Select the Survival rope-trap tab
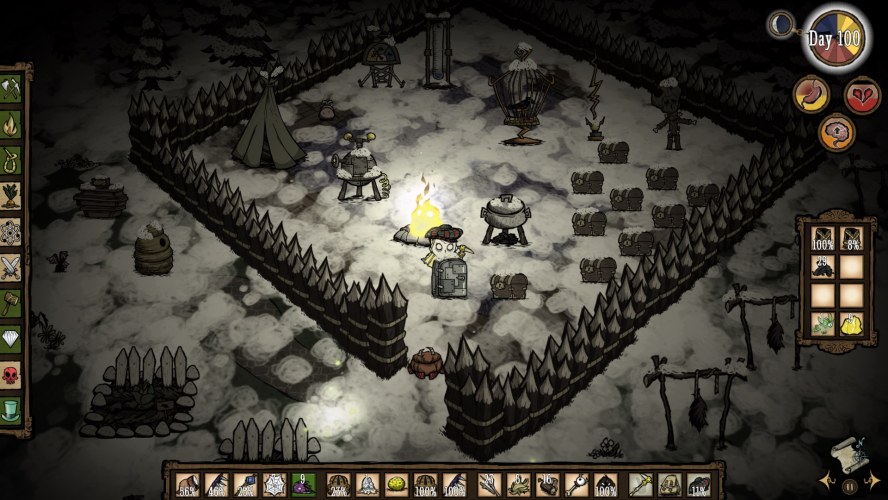This screenshot has width=888, height=500. point(11,159)
